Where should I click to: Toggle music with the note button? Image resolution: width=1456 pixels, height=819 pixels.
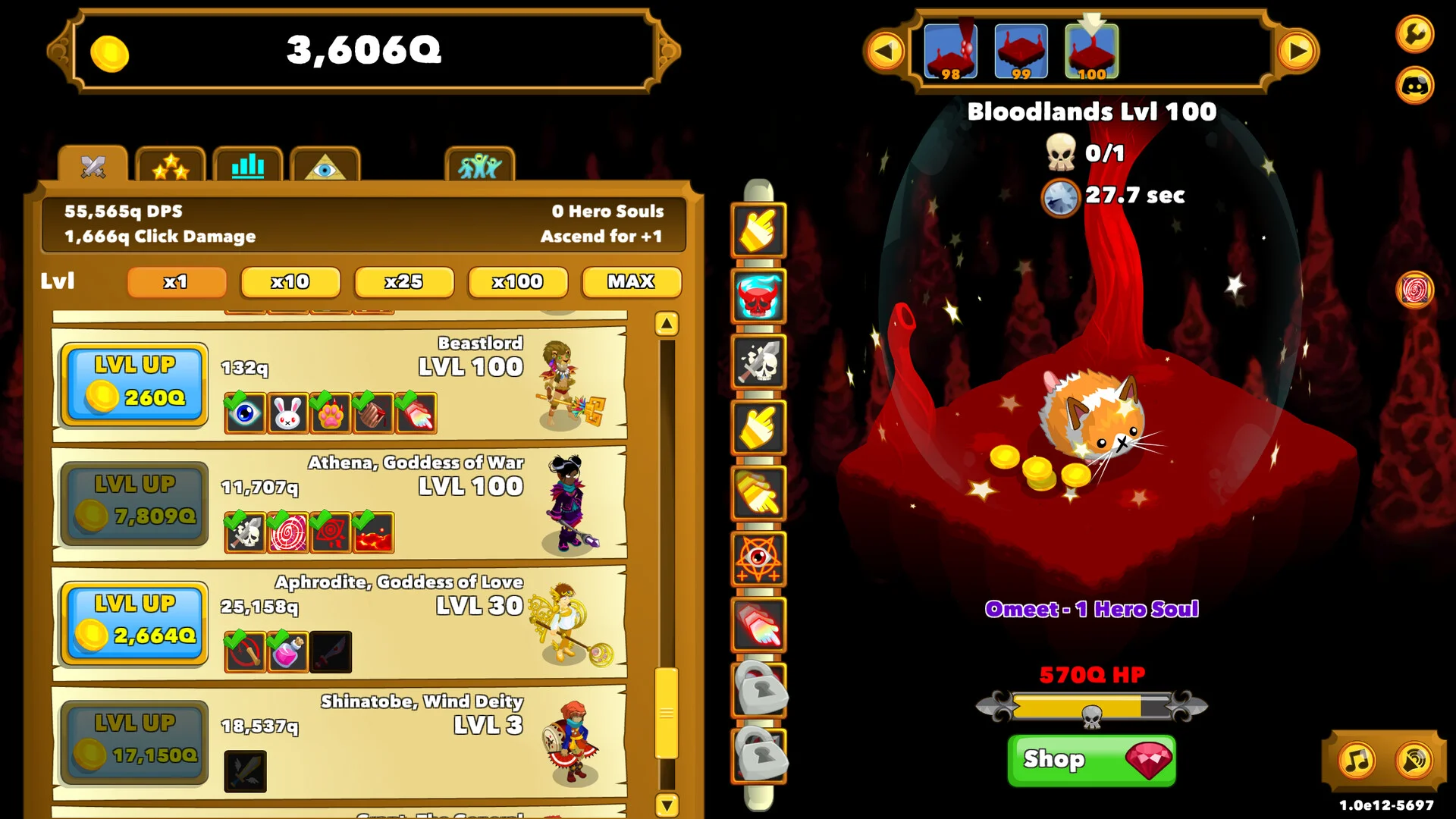click(x=1357, y=760)
